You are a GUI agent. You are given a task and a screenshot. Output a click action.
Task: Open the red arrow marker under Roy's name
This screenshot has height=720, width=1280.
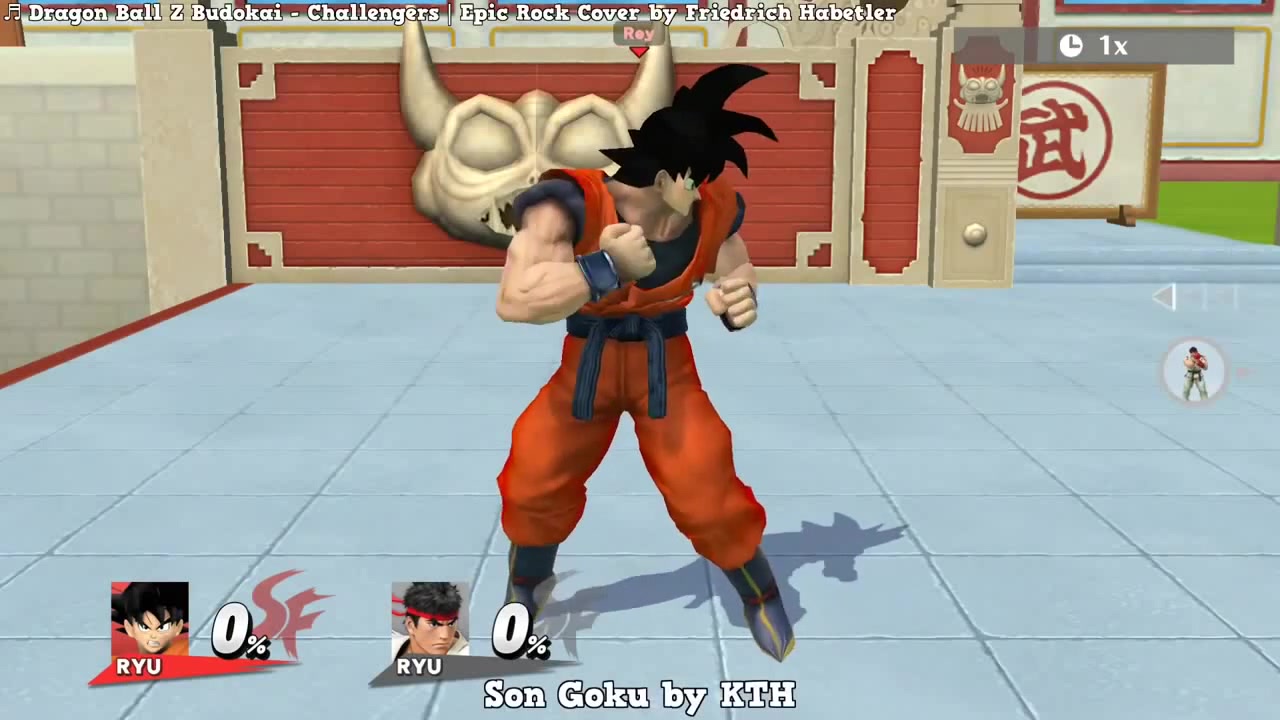click(639, 51)
